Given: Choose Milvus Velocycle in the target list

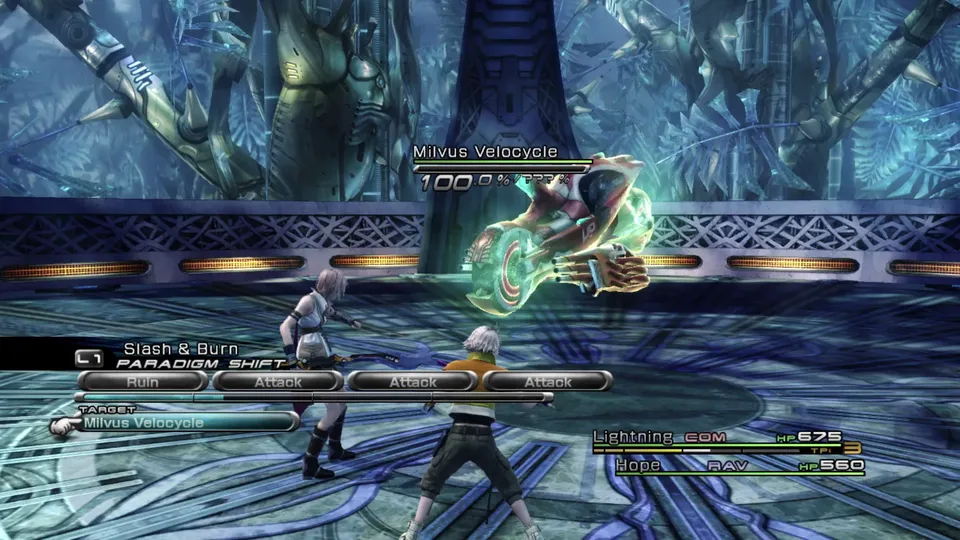Looking at the screenshot, I should tap(176, 423).
